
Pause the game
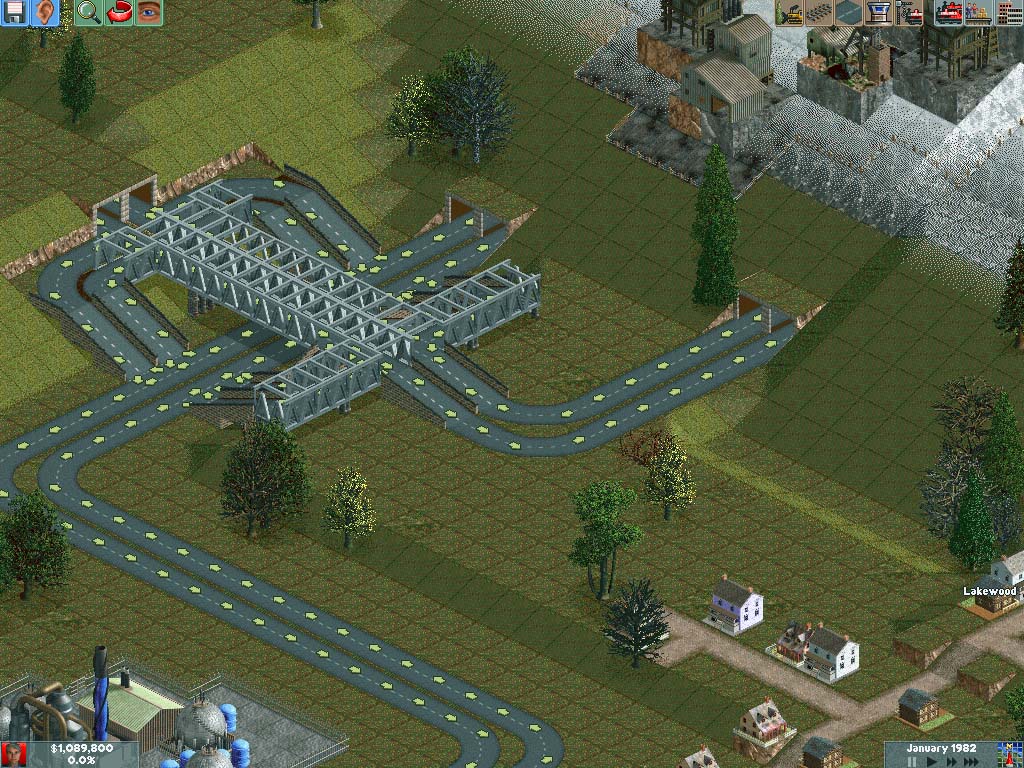click(x=911, y=761)
